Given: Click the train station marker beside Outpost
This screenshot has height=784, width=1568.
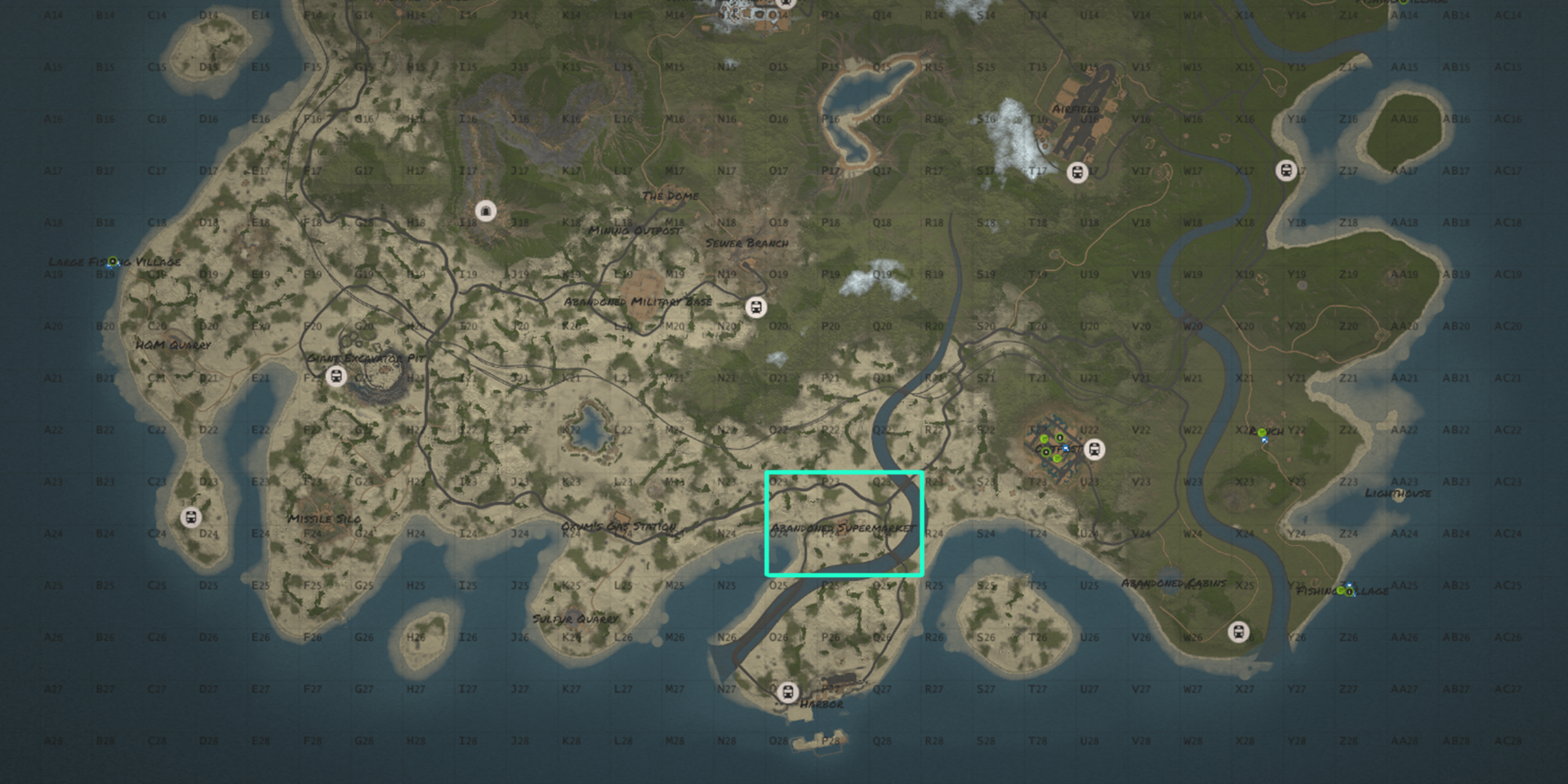Looking at the screenshot, I should [1094, 449].
